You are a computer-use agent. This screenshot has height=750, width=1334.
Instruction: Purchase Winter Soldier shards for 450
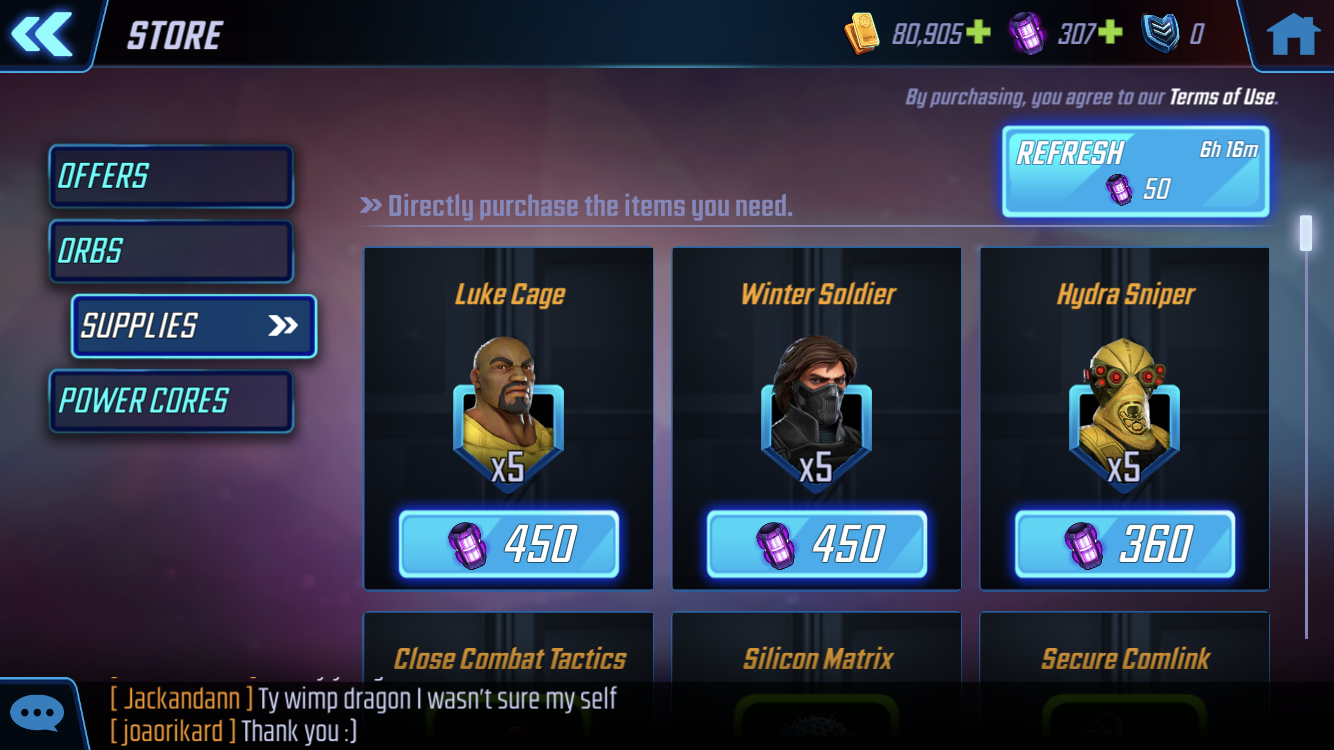click(x=816, y=544)
